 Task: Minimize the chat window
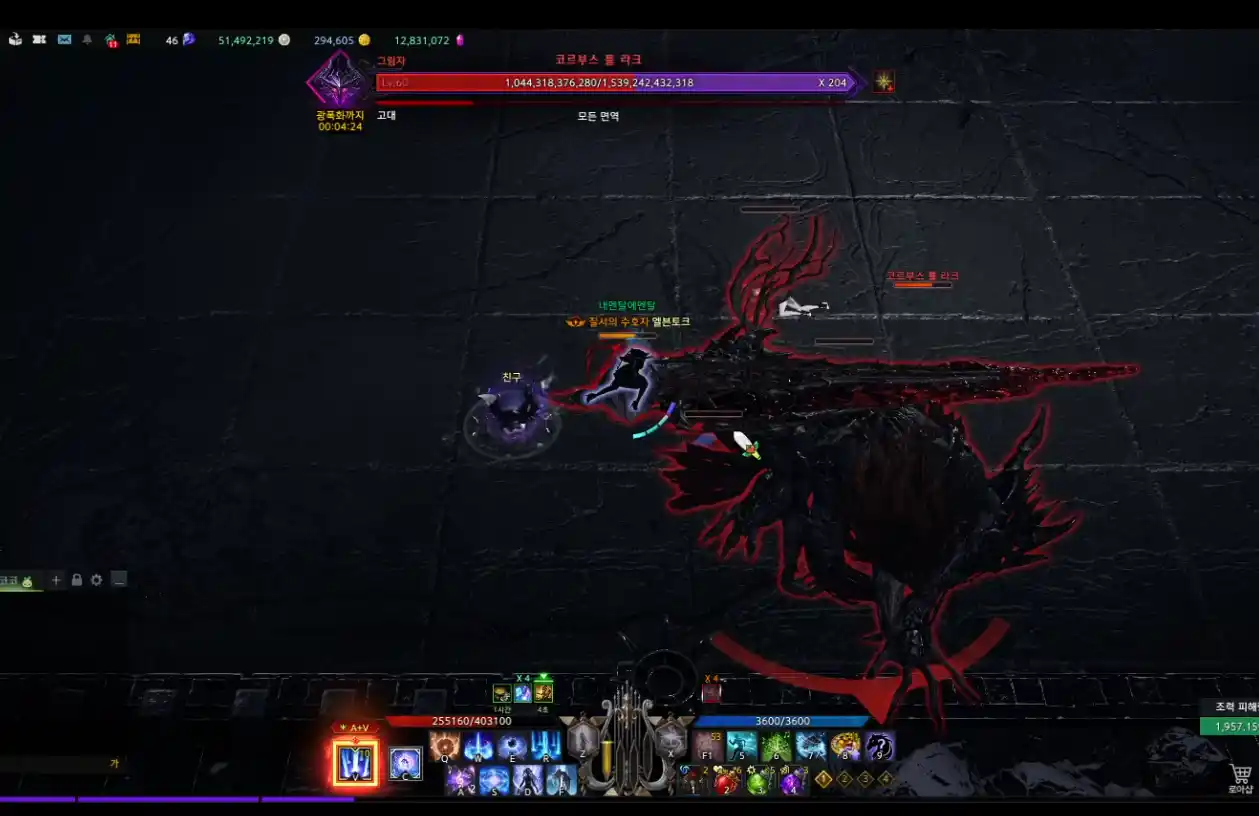pos(119,580)
